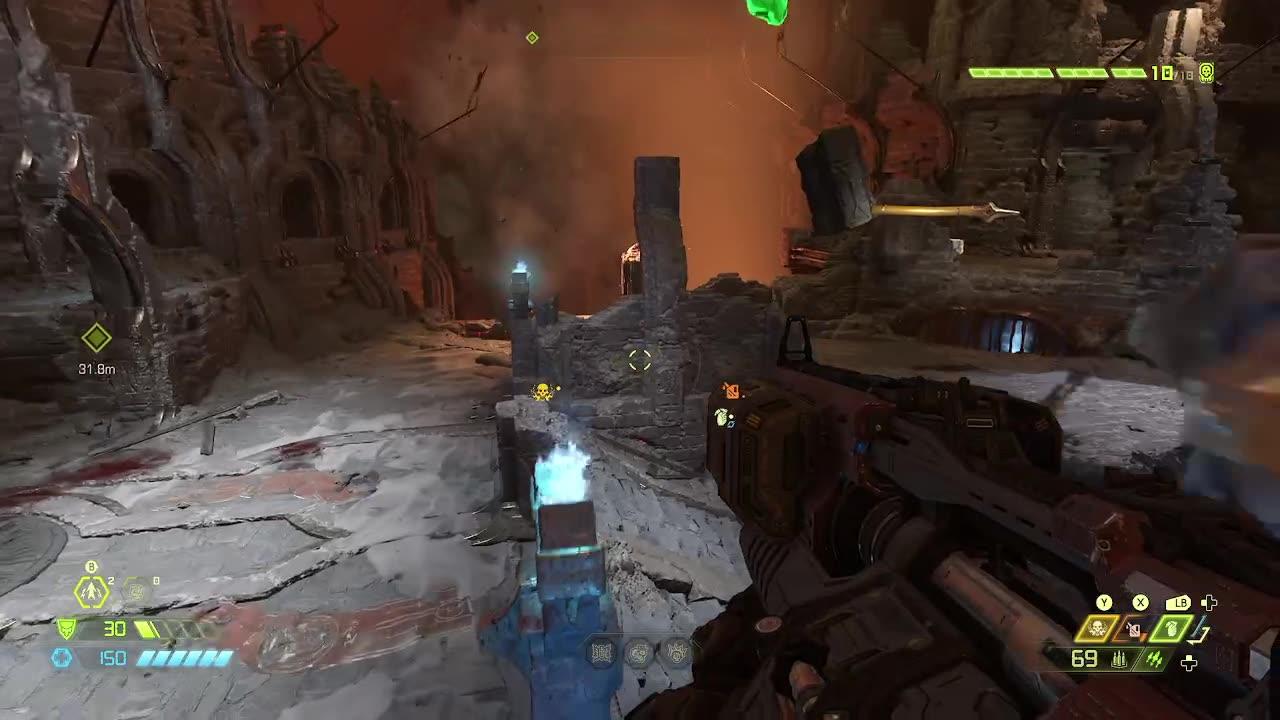Select the Flame Belch icon above the X button
Viewport: 1280px width, 720px height.
1134,629
